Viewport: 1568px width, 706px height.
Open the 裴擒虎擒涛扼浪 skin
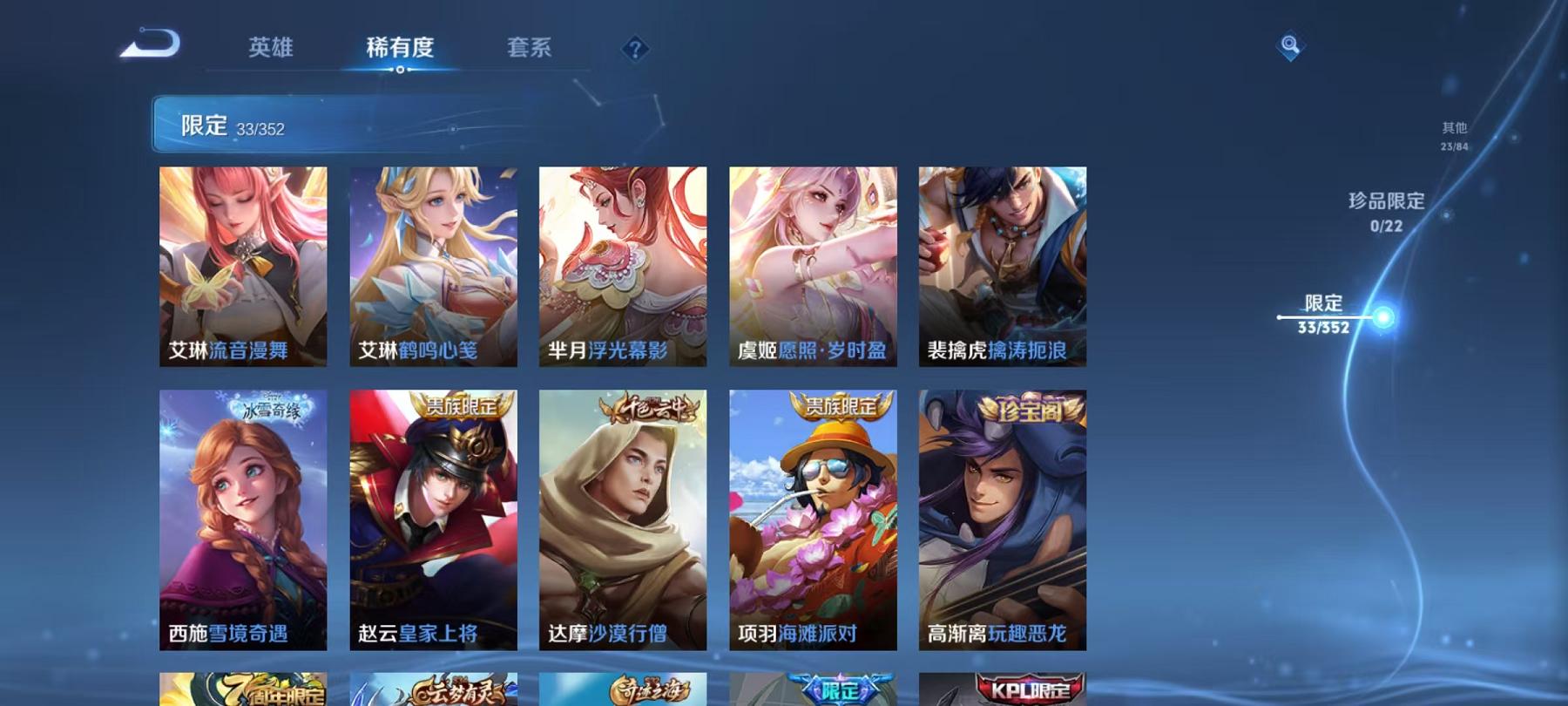1001,266
